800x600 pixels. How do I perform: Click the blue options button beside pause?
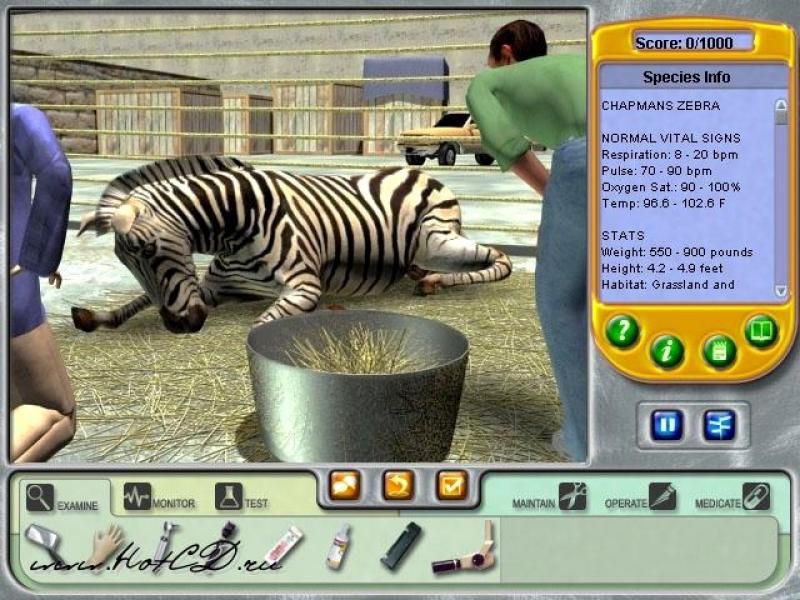pos(718,424)
